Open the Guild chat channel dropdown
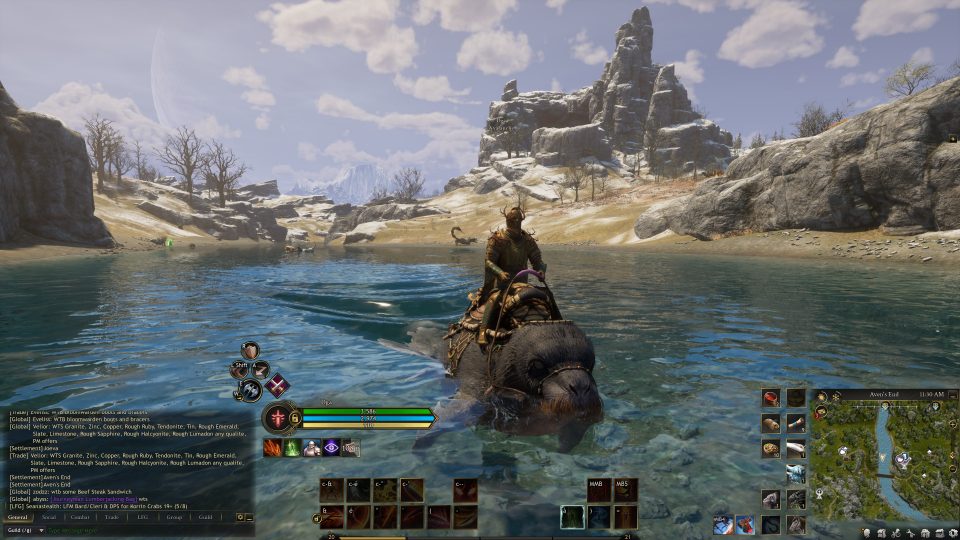Screen dimensions: 960x540 (20, 530)
